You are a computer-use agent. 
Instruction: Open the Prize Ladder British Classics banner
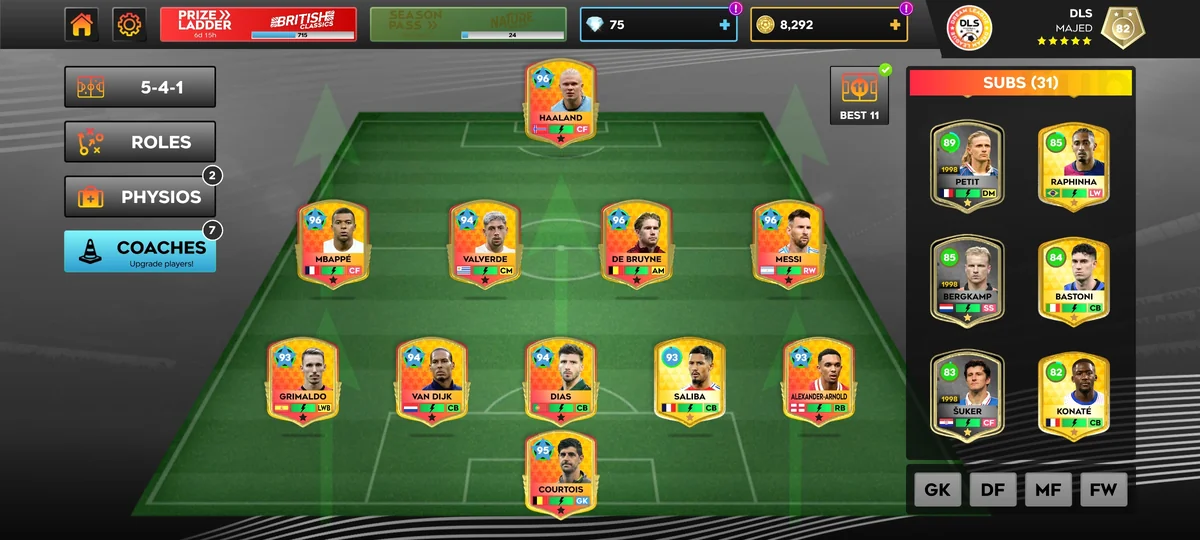point(258,25)
